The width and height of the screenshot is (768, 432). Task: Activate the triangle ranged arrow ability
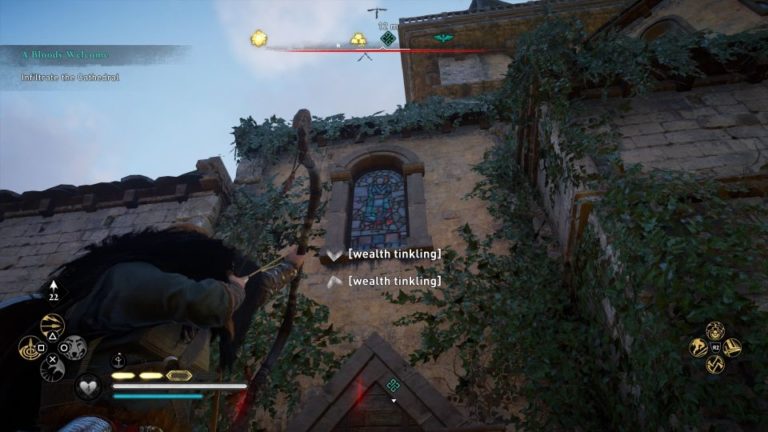pyautogui.click(x=52, y=326)
